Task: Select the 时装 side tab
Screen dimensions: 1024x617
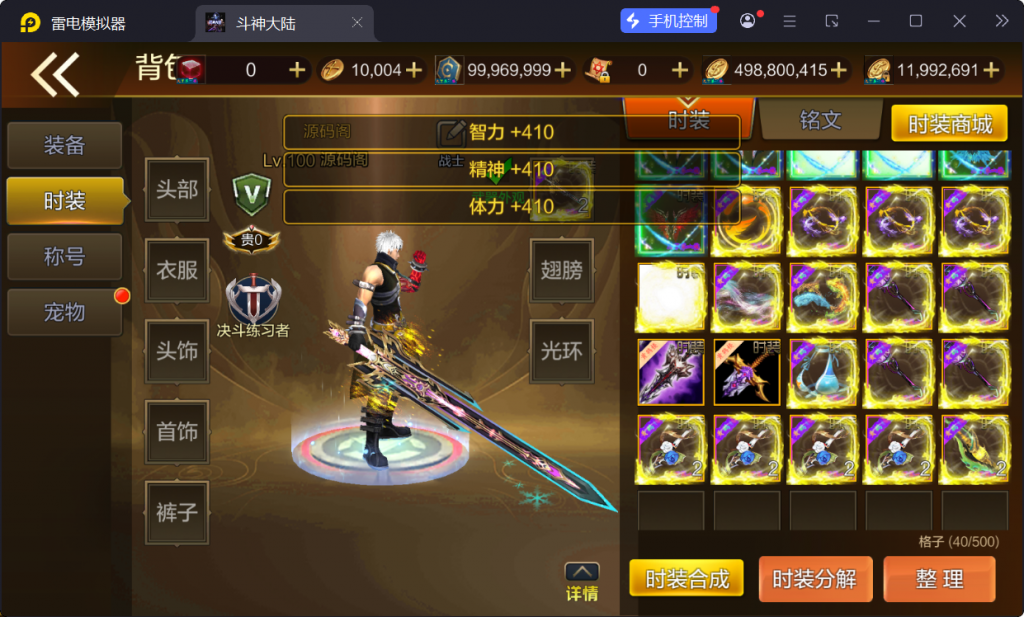Action: click(65, 201)
